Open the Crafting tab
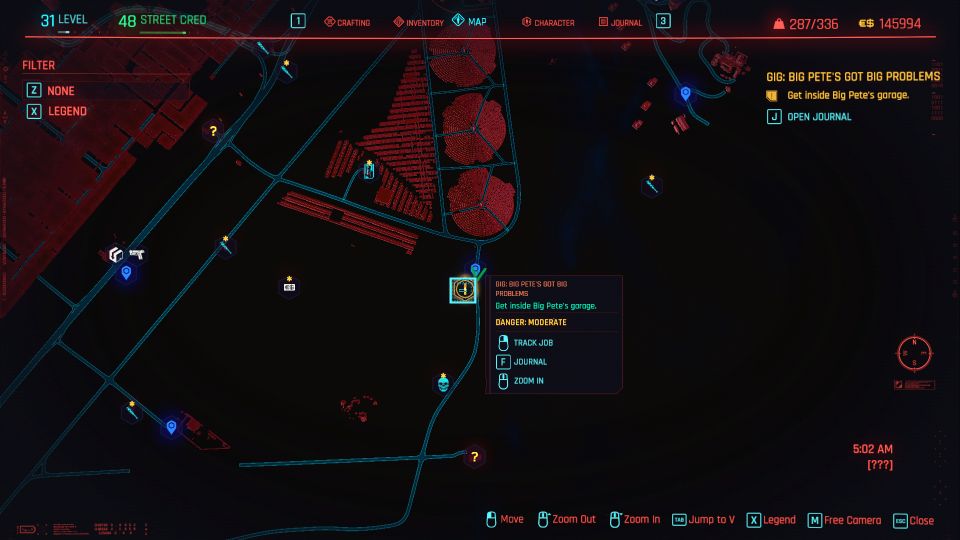The height and width of the screenshot is (540, 960). (x=346, y=22)
